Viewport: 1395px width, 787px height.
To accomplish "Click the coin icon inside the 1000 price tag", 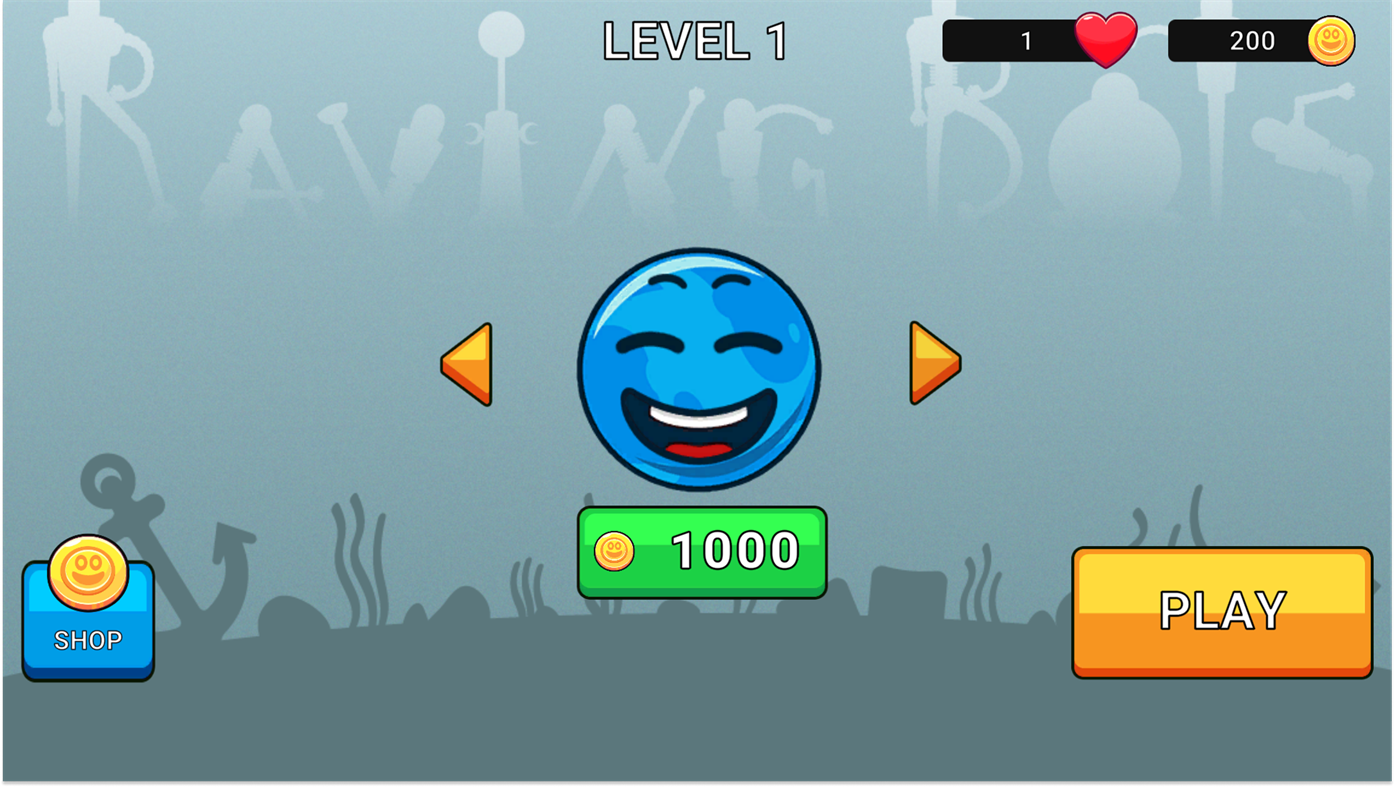I will point(613,550).
